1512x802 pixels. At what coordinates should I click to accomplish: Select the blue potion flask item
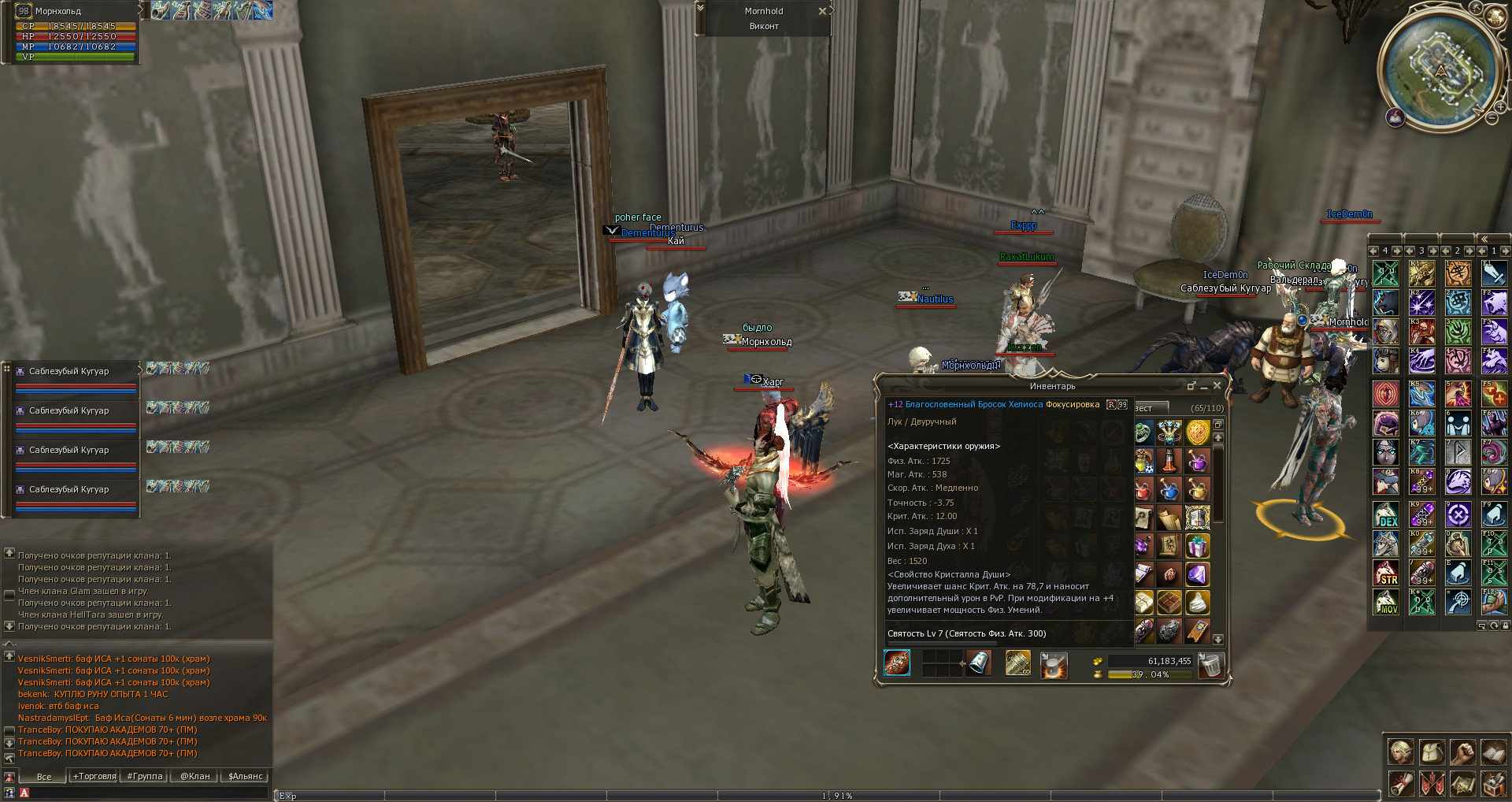[x=1169, y=490]
